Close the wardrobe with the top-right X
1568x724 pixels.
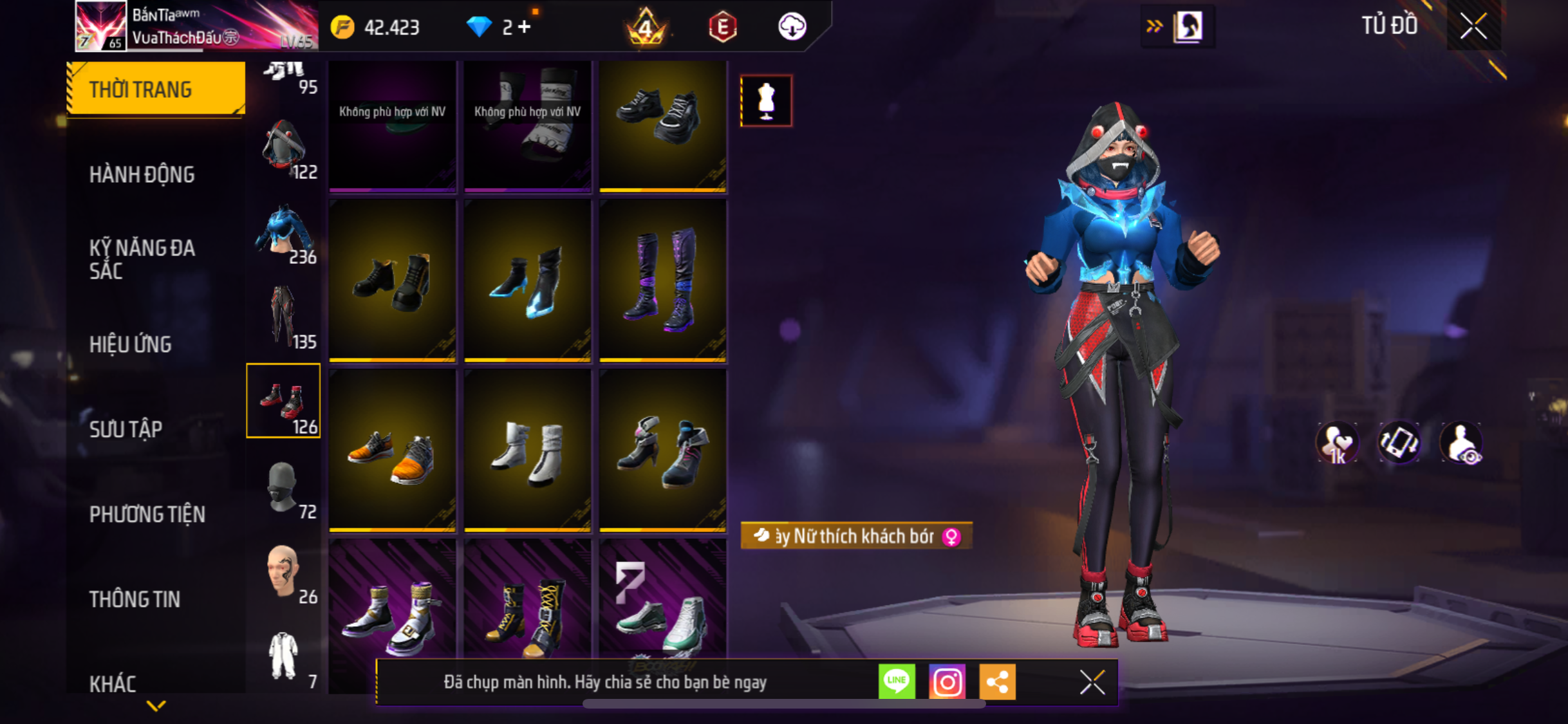point(1473,27)
